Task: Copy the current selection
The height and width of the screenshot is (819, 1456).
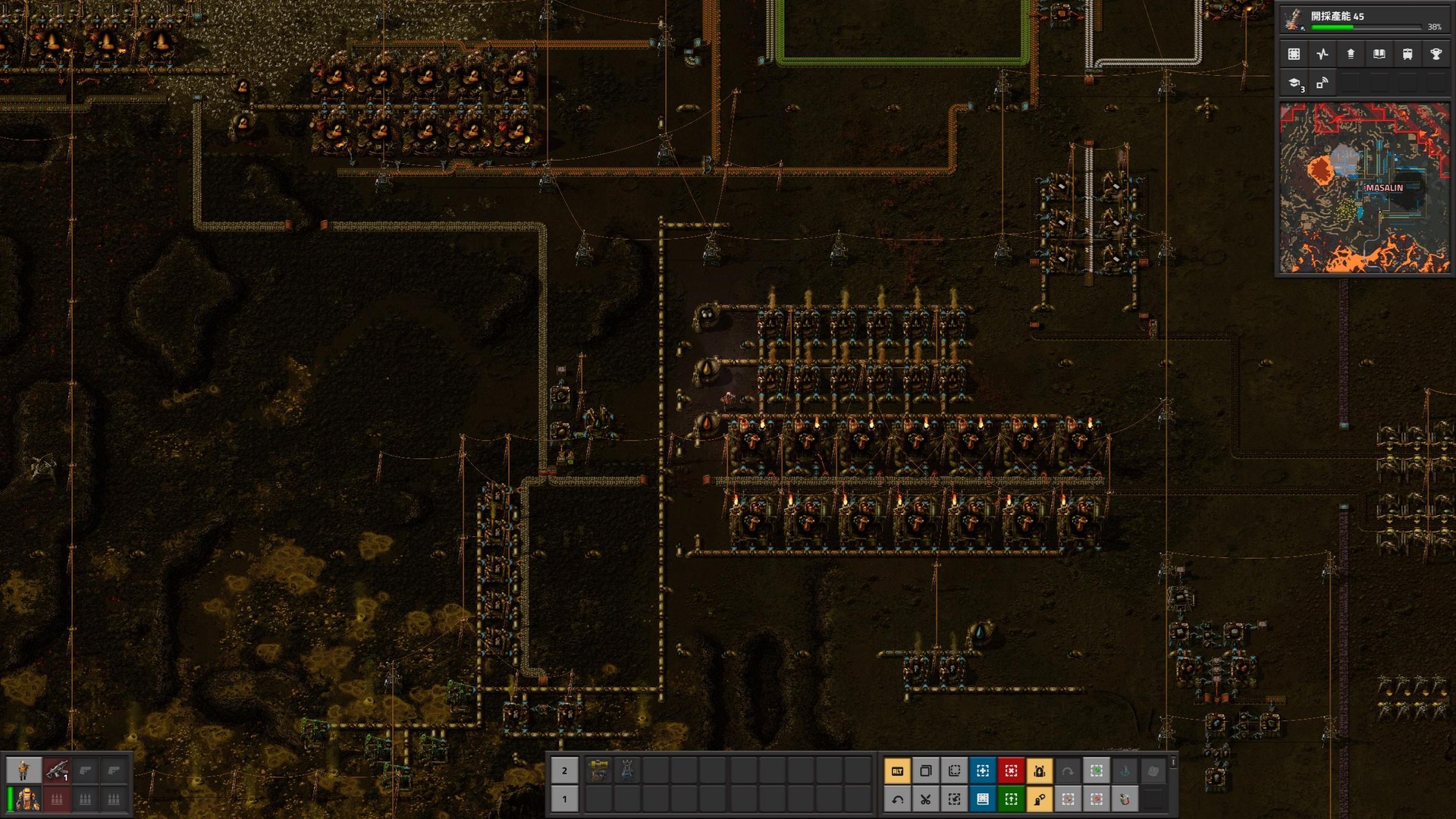Action: [925, 770]
